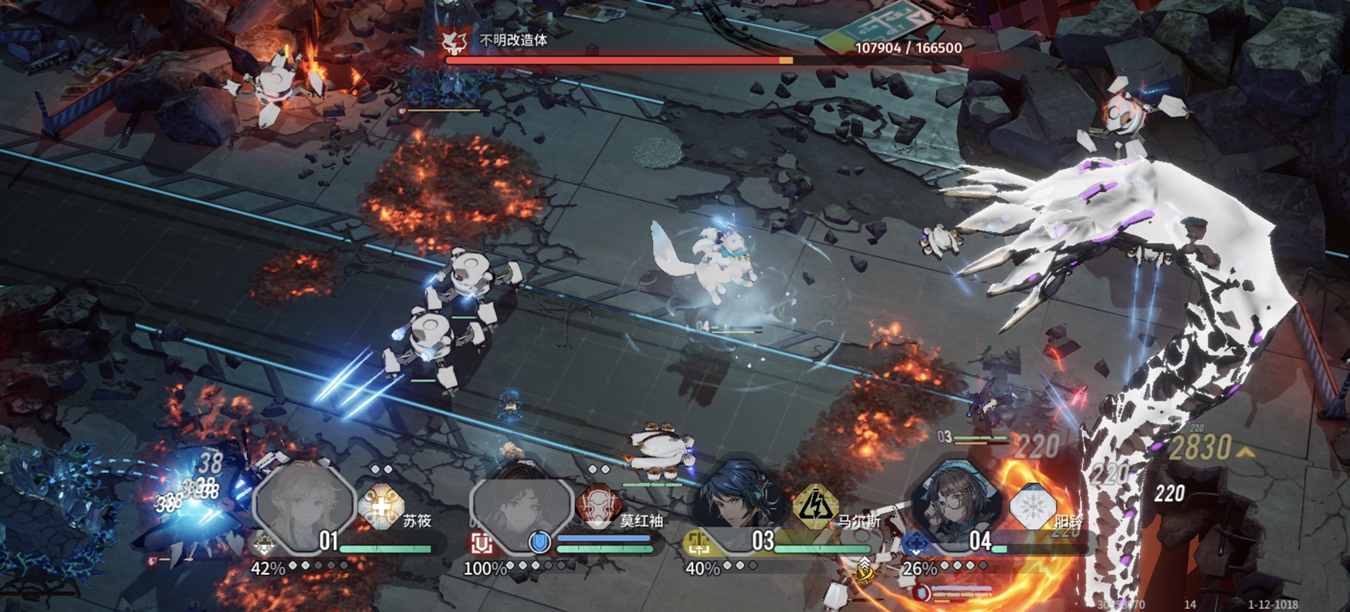Activate 马尔斯's yellow lightning skill icon
Viewport: 1350px width, 612px height.
(815, 508)
